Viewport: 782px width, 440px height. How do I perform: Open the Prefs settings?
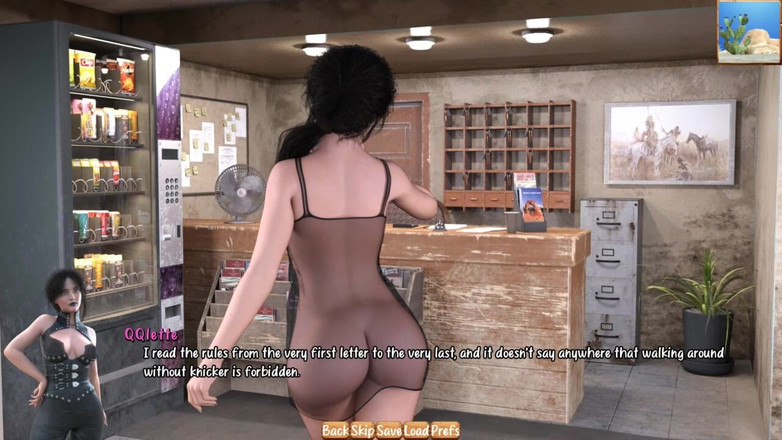pos(446,430)
